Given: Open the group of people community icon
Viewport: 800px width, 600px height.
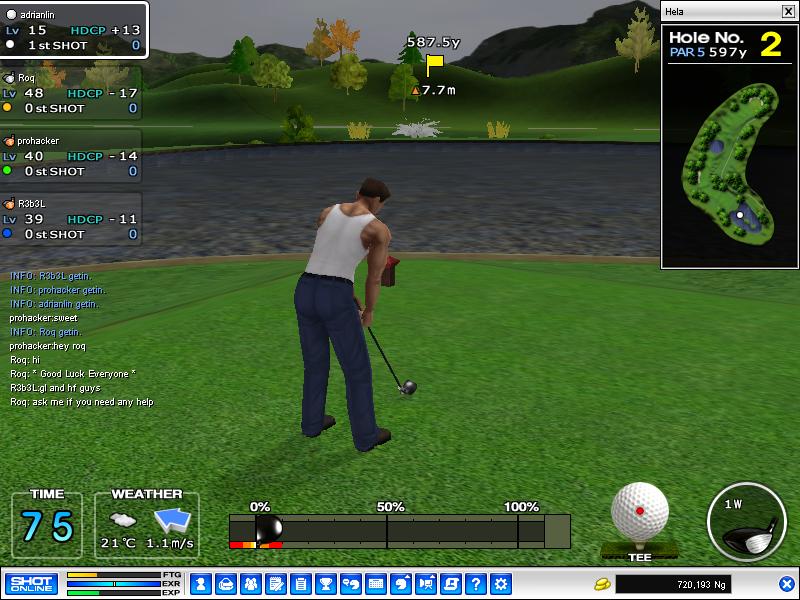Looking at the screenshot, I should click(x=250, y=583).
